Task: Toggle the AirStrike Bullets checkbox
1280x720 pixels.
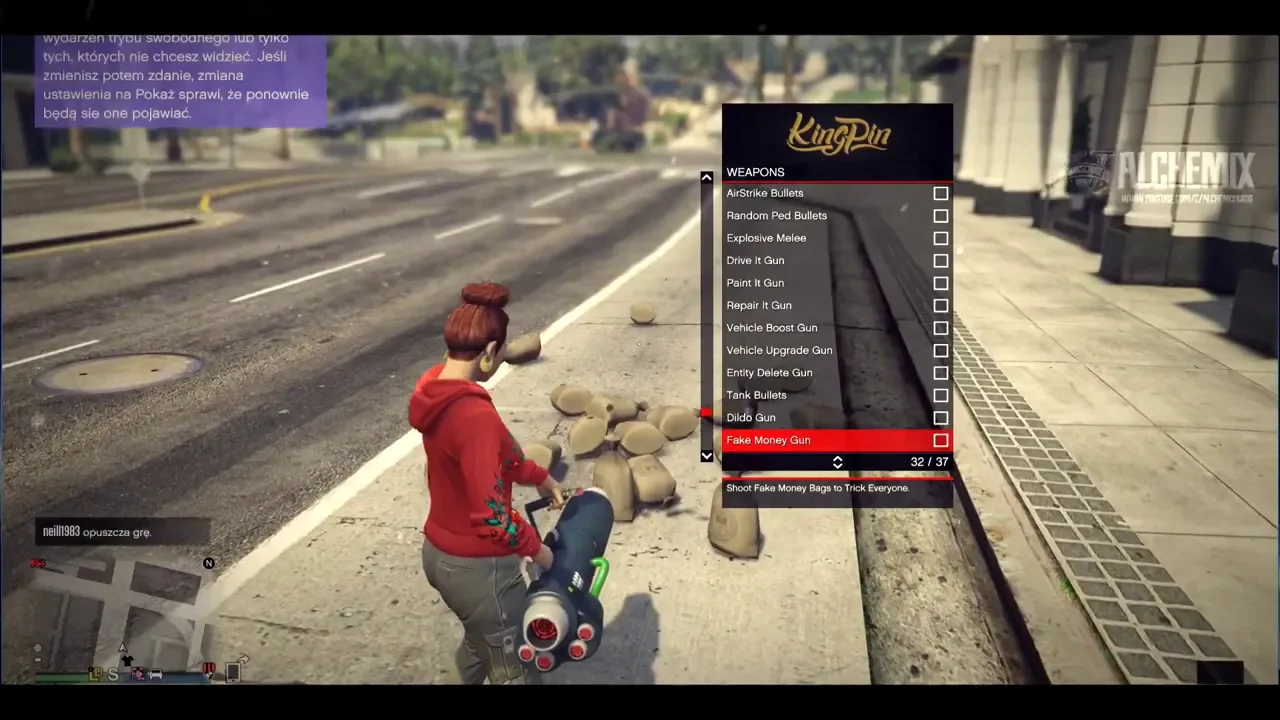Action: 940,193
